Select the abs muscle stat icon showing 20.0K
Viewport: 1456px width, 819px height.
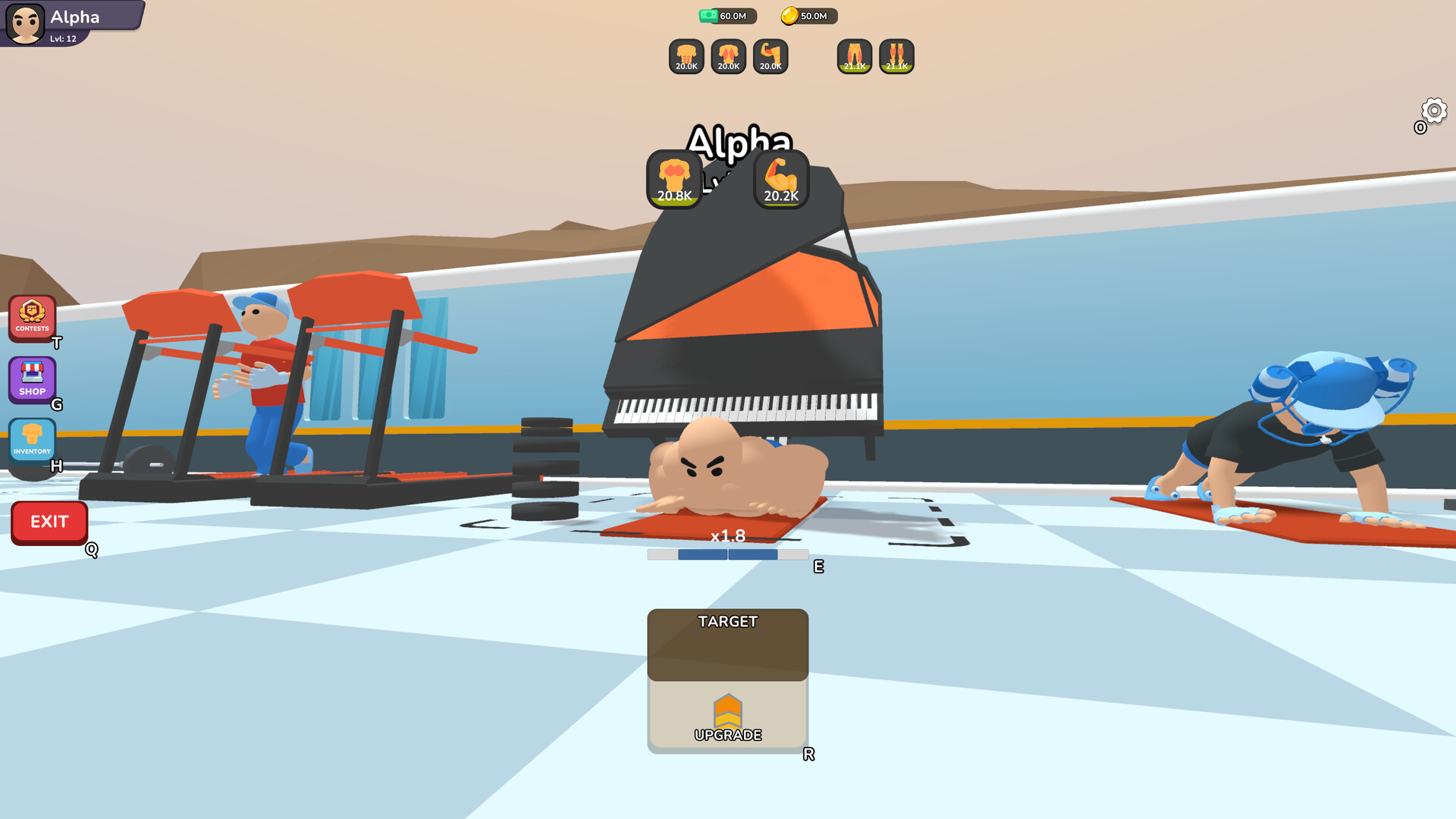point(685,57)
